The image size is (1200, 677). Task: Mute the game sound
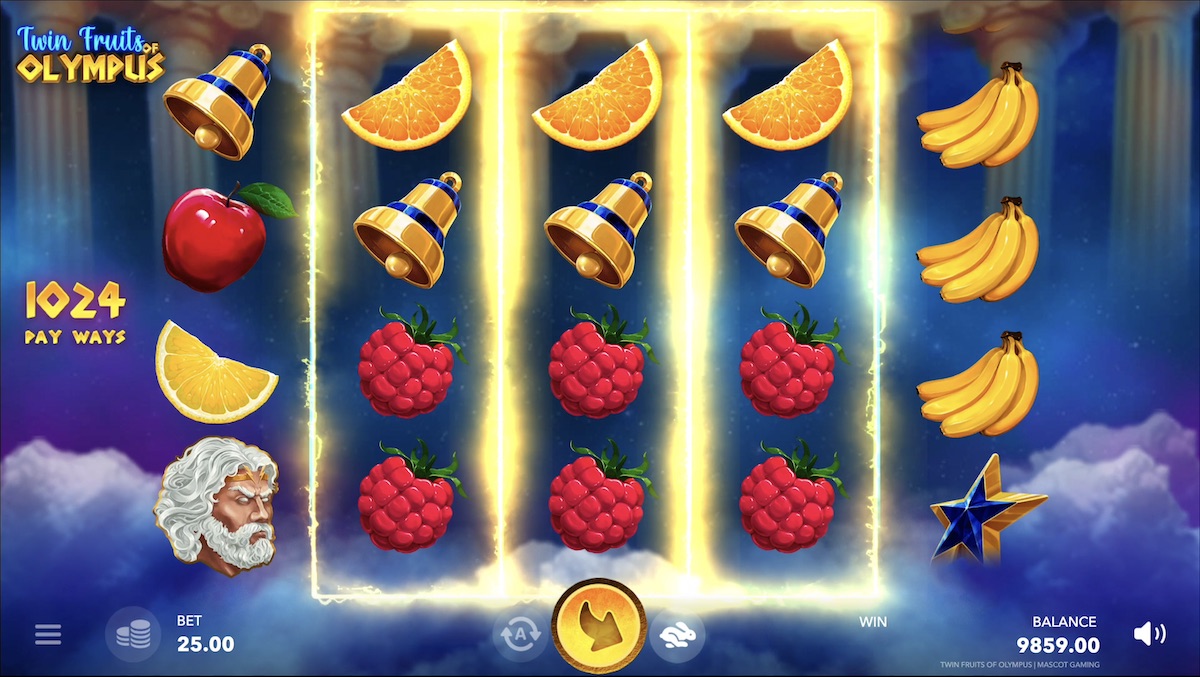pos(1149,633)
